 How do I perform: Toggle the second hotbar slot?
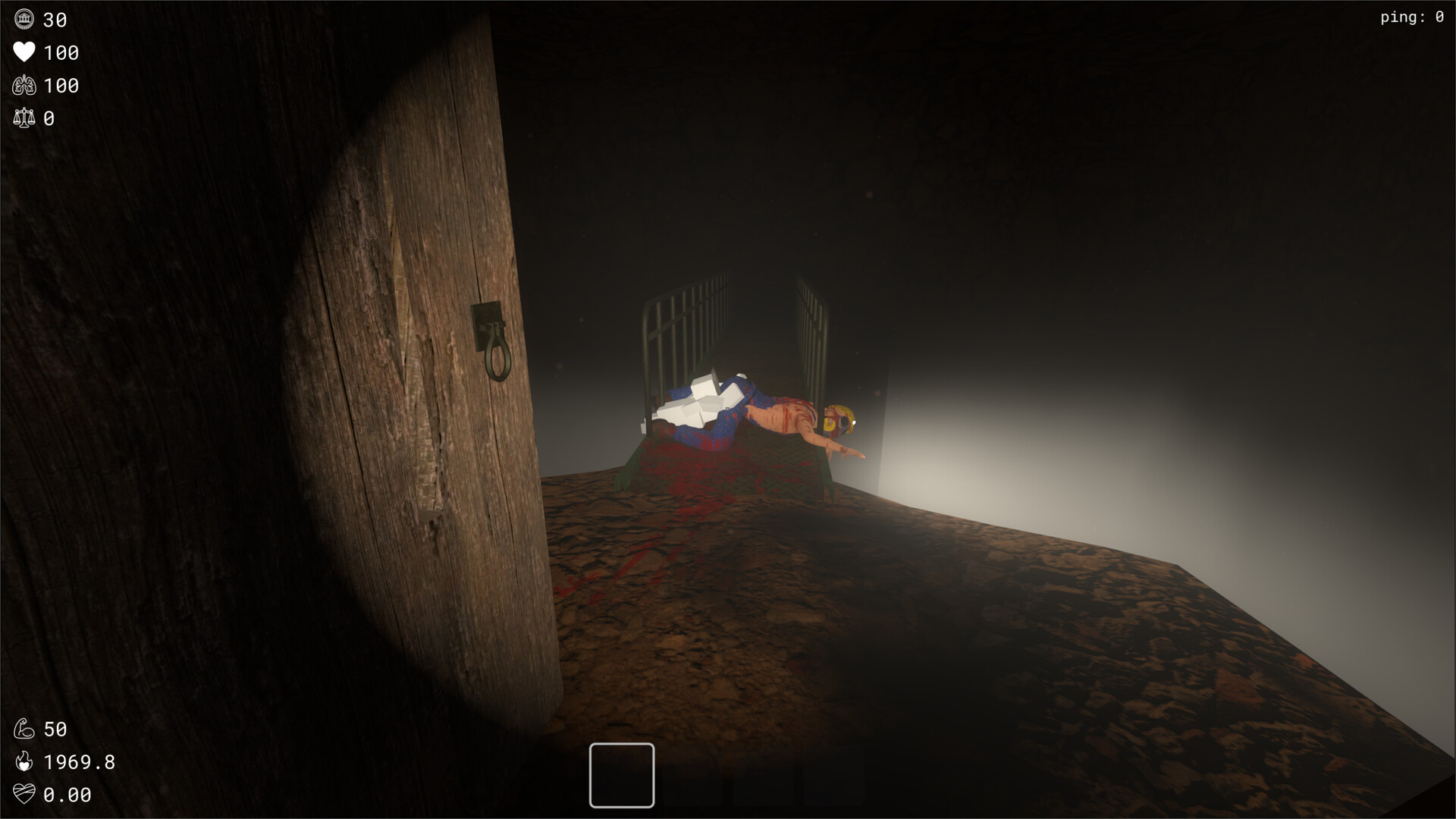click(x=695, y=775)
